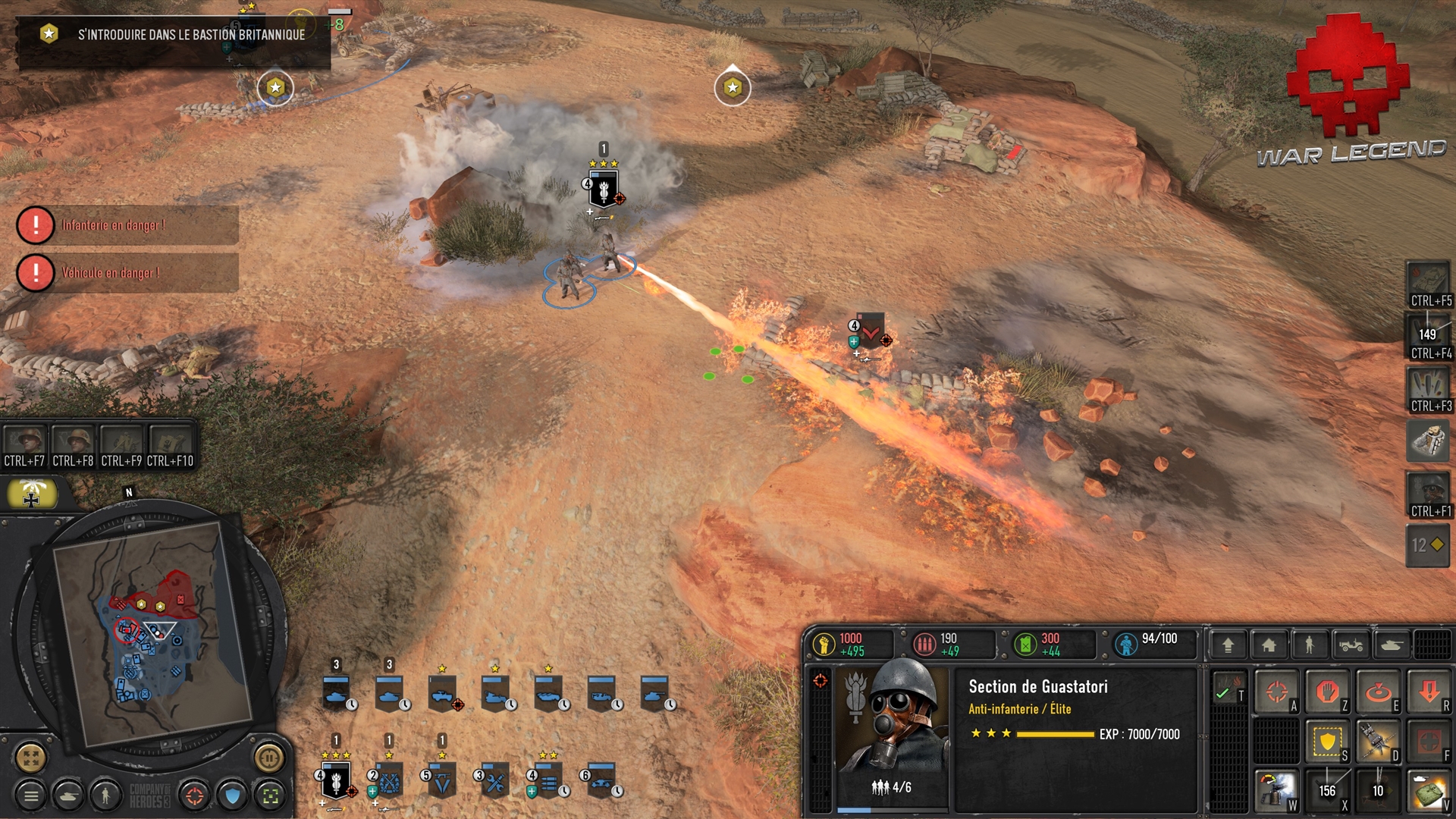Open the Afrikakorps faction emblem button
The width and height of the screenshot is (1456, 819).
coord(32,494)
